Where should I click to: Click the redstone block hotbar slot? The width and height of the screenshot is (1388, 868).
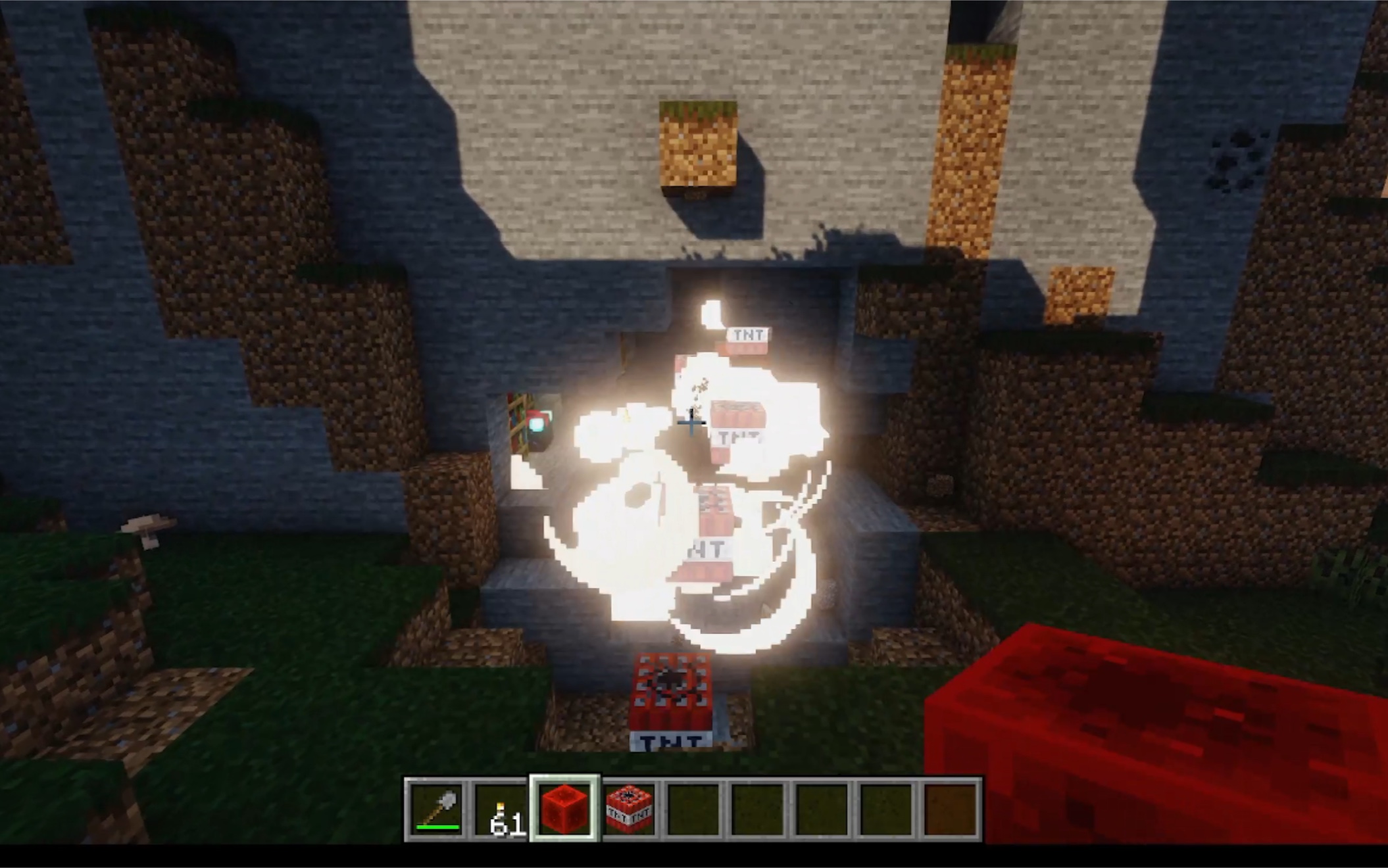[565, 809]
